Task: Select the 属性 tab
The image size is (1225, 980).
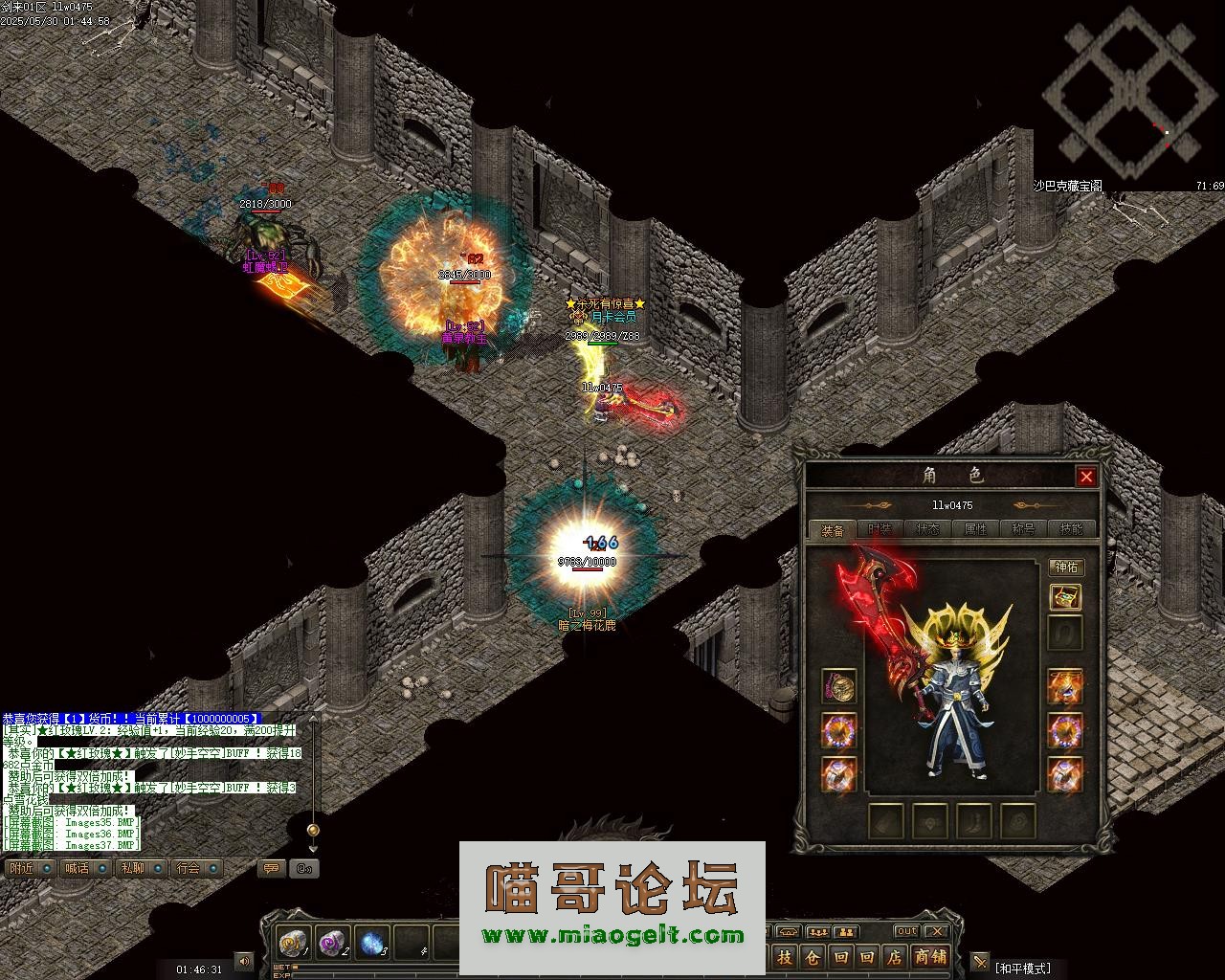Action: tap(975, 529)
